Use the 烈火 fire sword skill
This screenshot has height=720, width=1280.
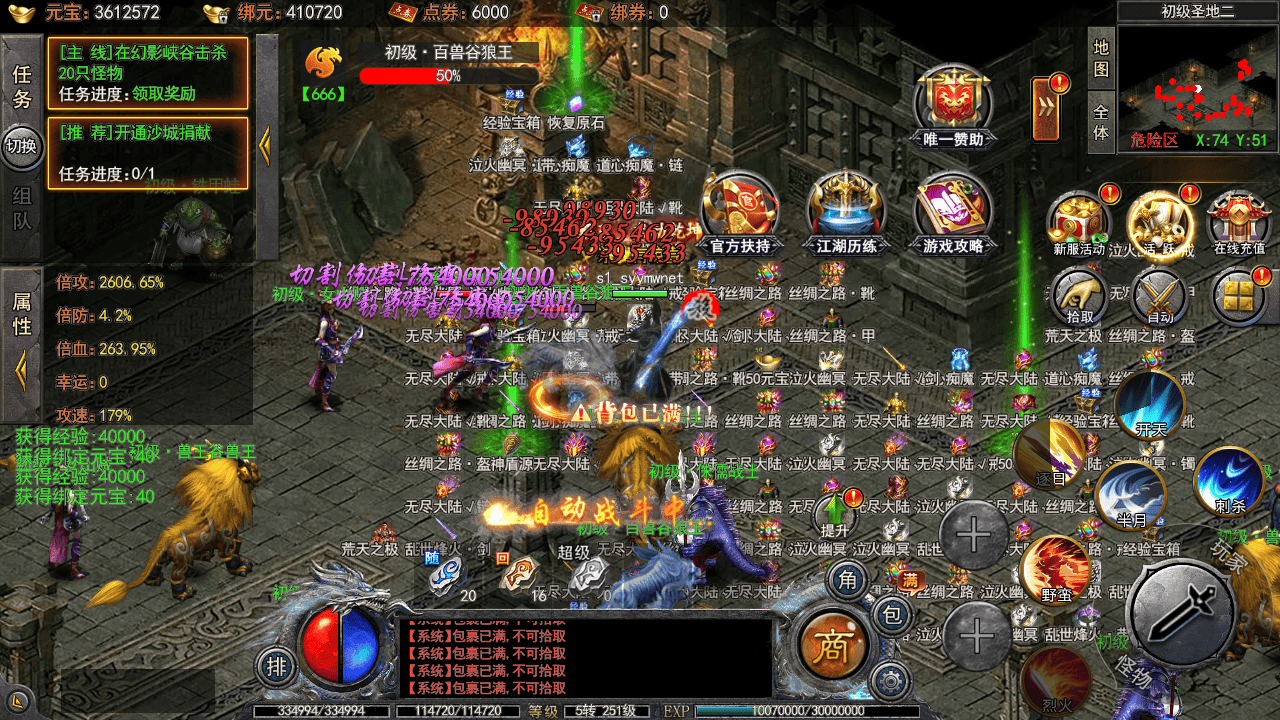click(1056, 680)
